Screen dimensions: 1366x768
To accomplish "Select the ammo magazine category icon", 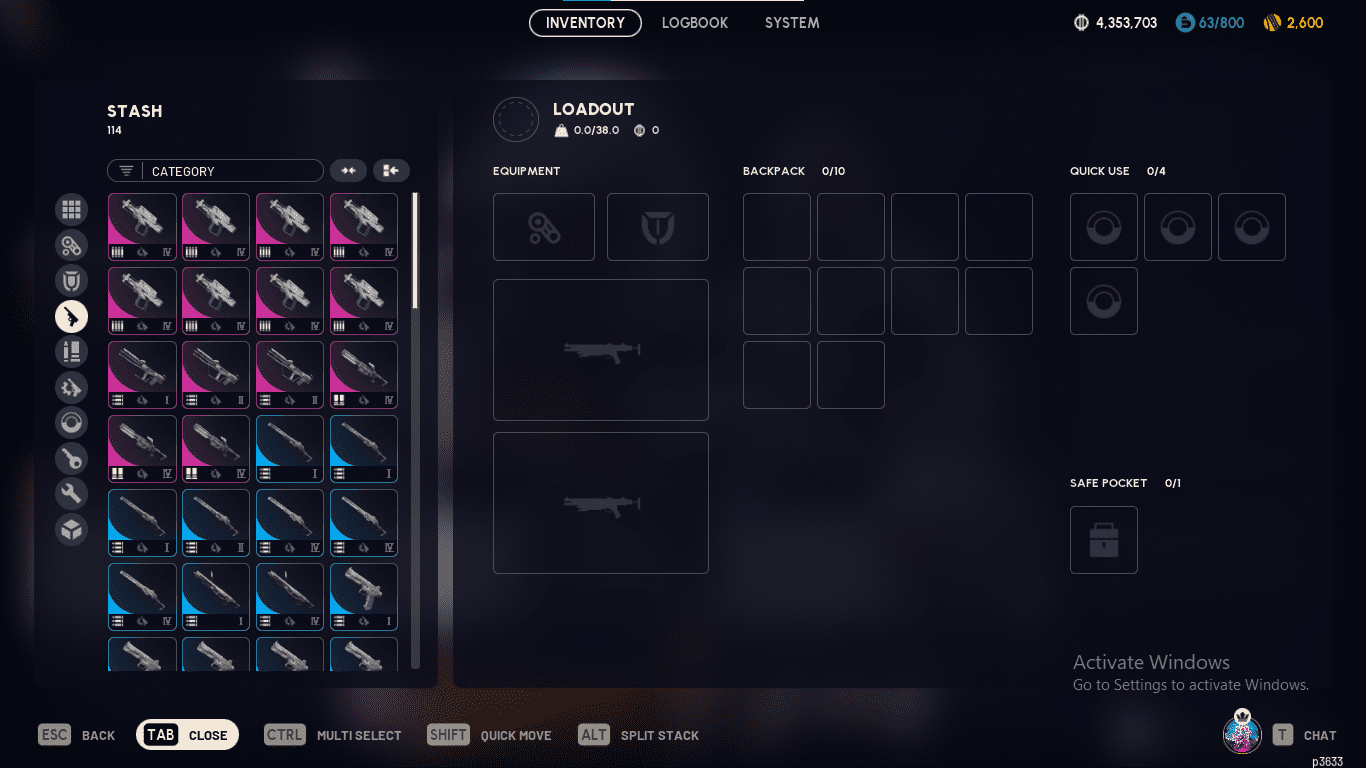I will click(x=71, y=351).
